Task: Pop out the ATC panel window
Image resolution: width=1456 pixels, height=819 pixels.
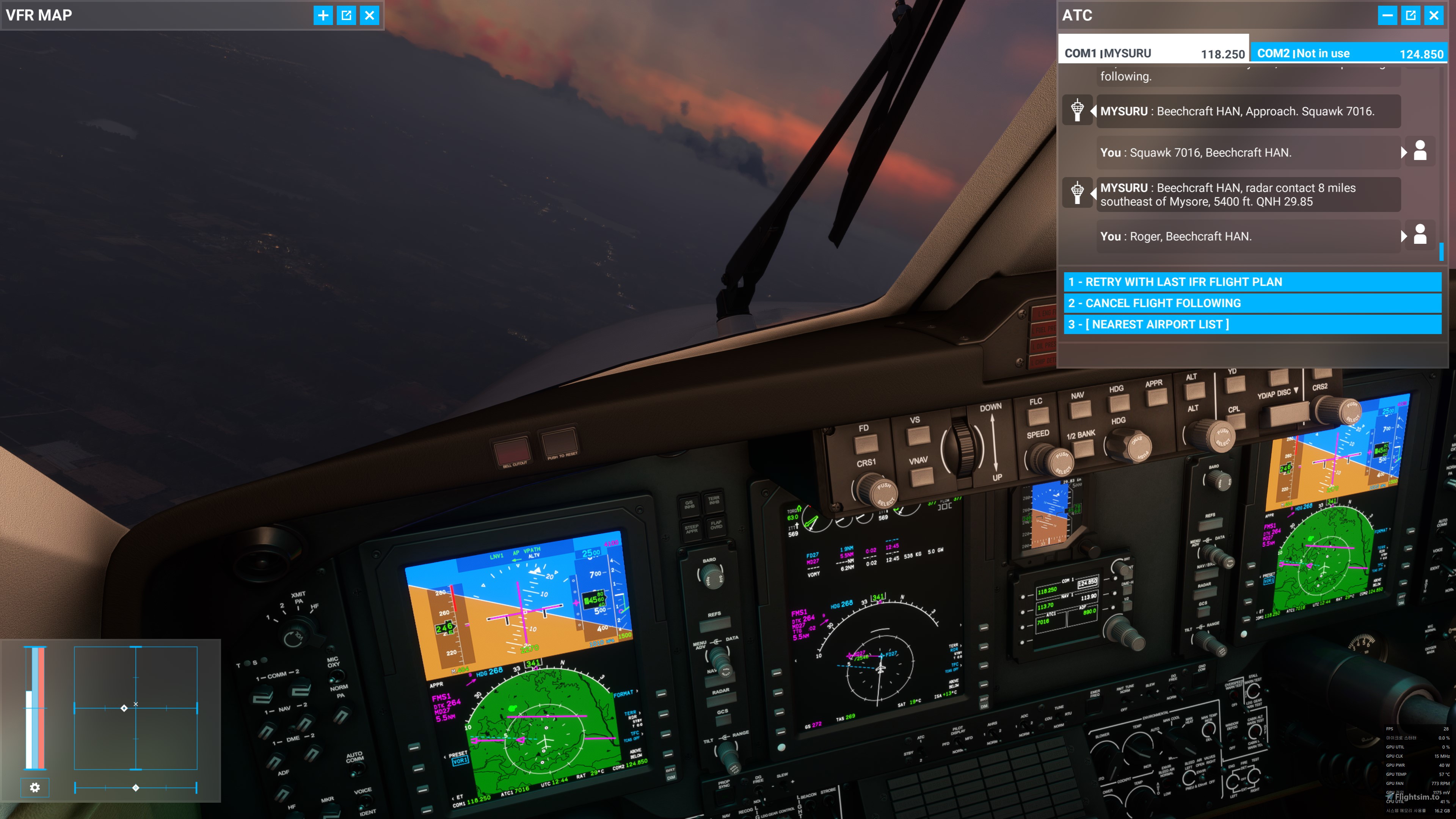Action: click(x=1411, y=15)
